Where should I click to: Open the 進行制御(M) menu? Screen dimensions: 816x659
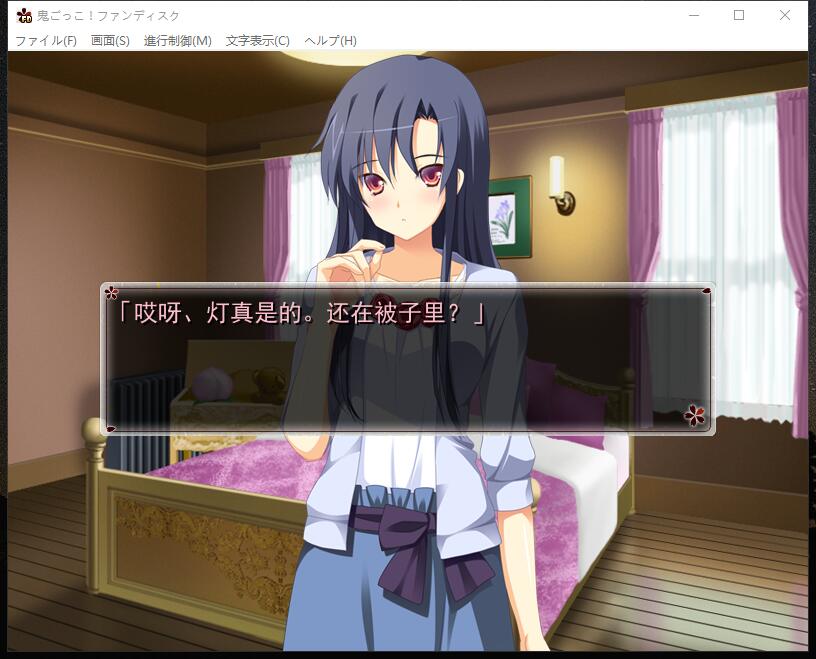(178, 41)
